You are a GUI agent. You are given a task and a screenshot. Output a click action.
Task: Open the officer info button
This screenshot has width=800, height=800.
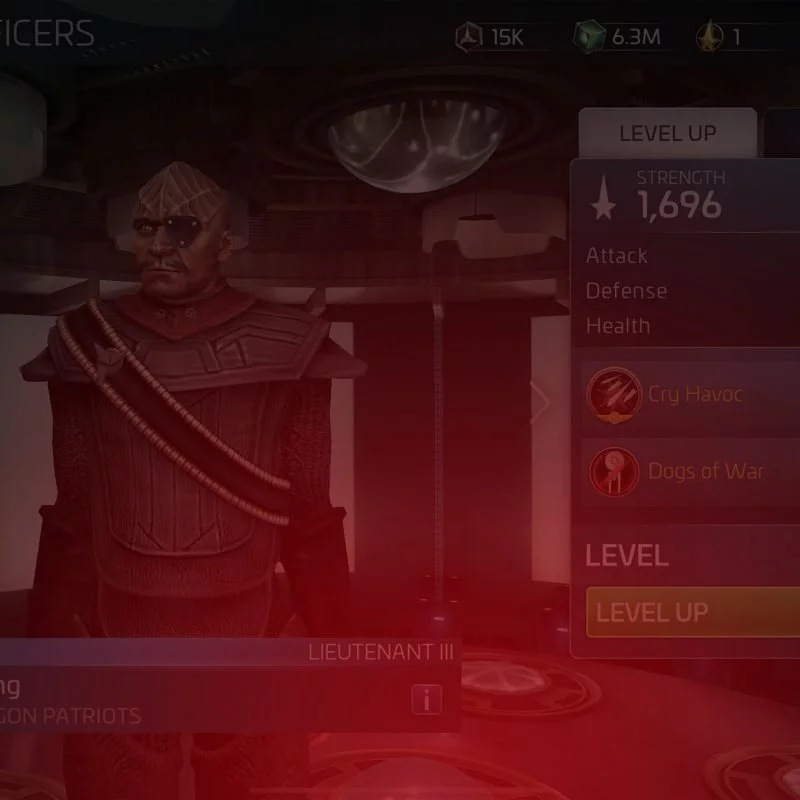point(426,700)
